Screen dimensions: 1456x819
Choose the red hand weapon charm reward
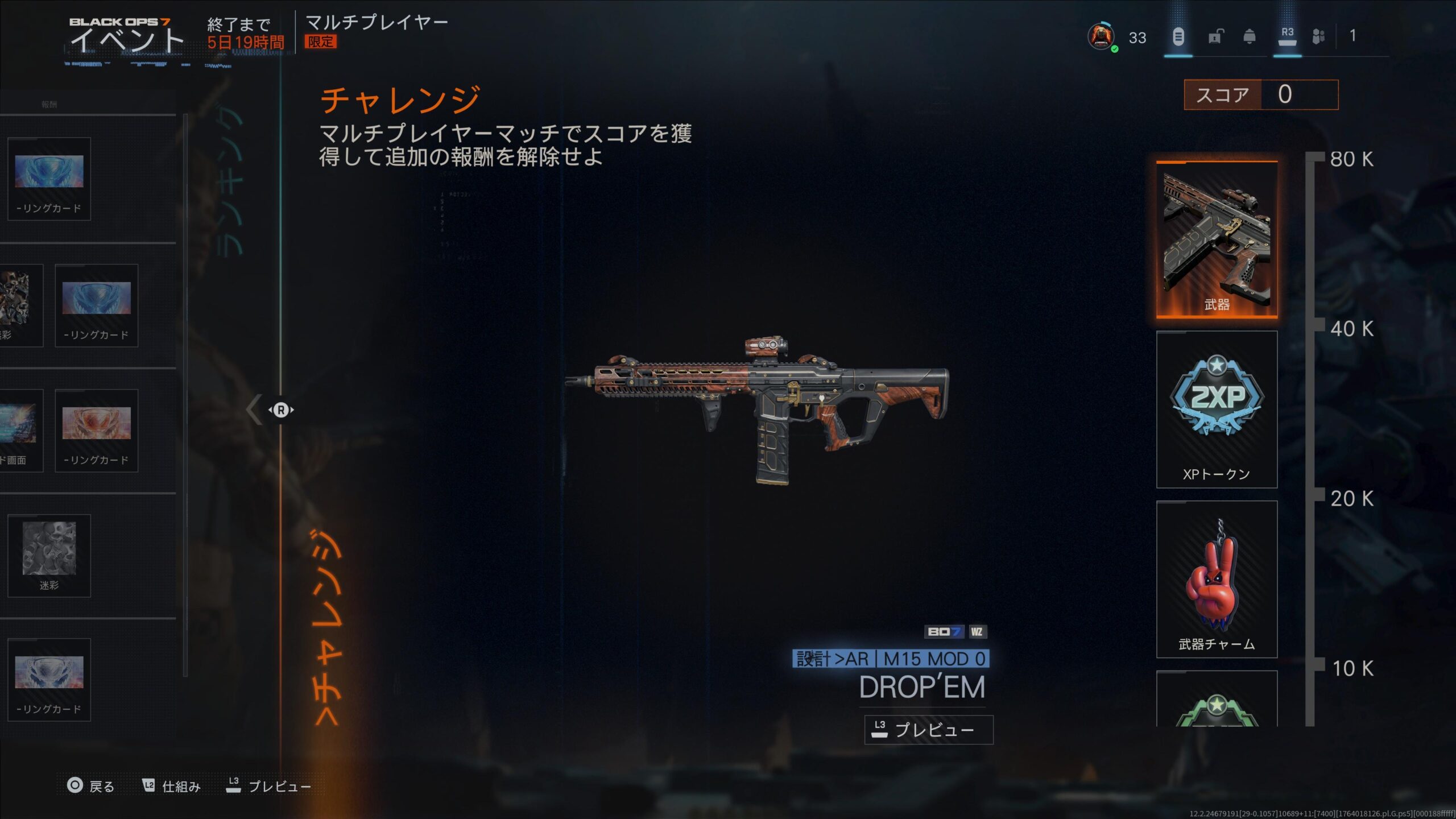(x=1217, y=578)
